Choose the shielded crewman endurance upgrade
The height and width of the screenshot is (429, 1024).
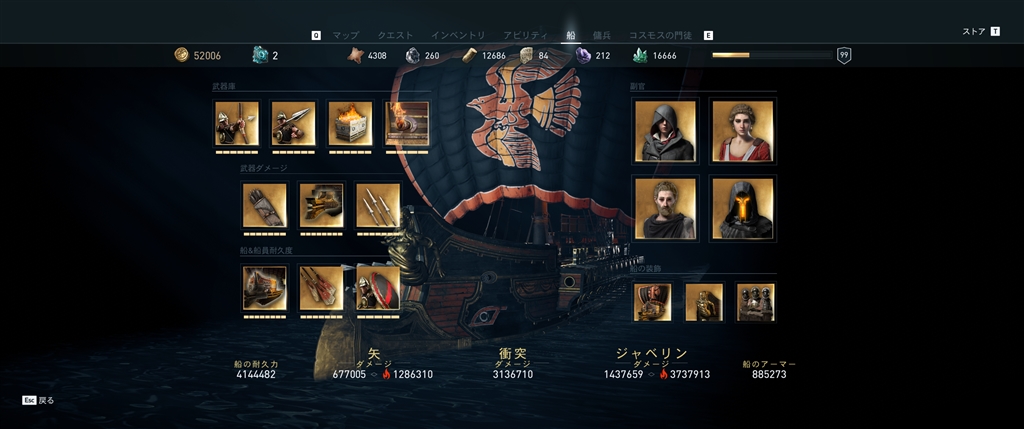(378, 287)
